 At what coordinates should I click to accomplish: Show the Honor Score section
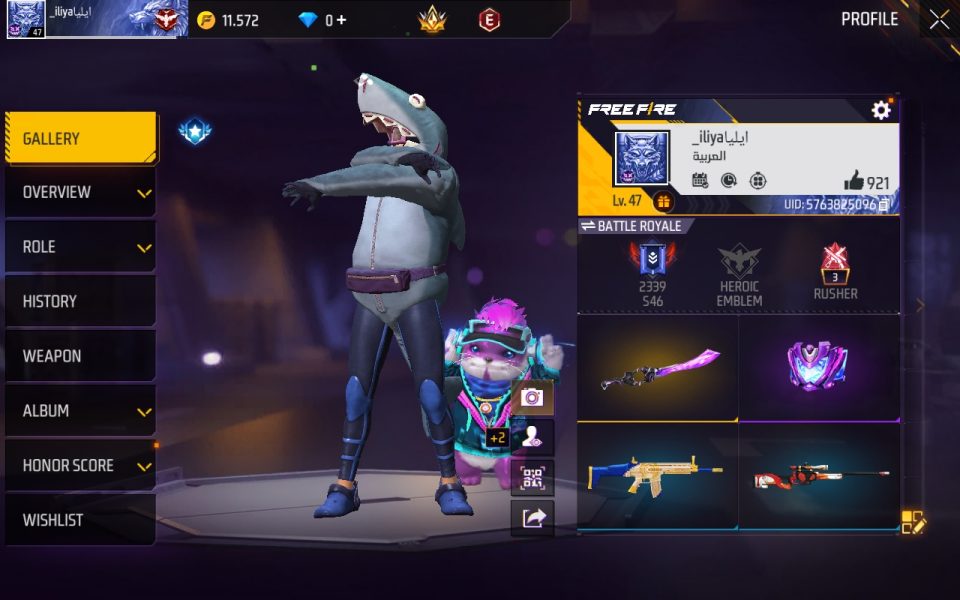(80, 465)
